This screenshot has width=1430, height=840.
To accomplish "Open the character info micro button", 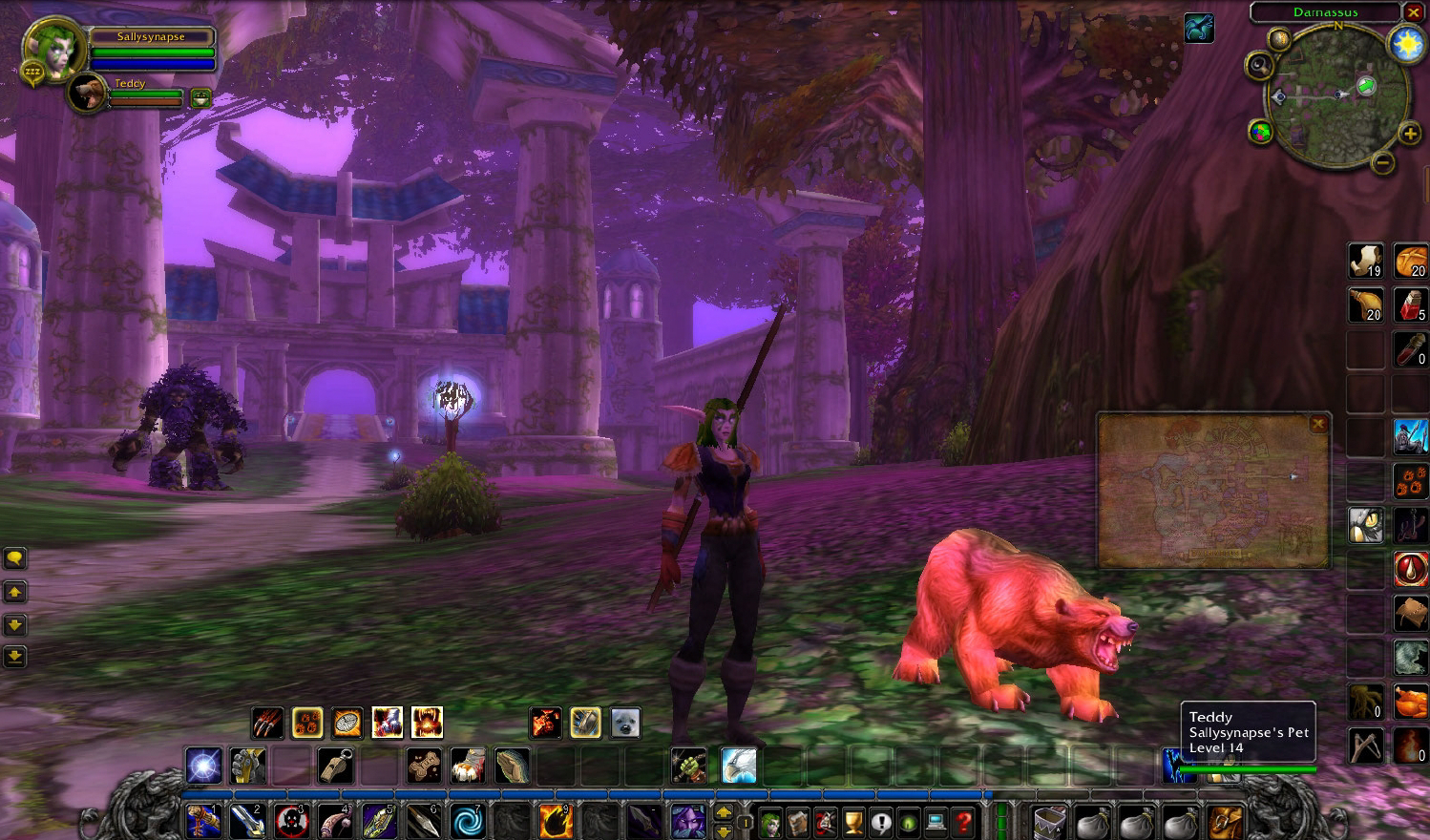I will 769,821.
